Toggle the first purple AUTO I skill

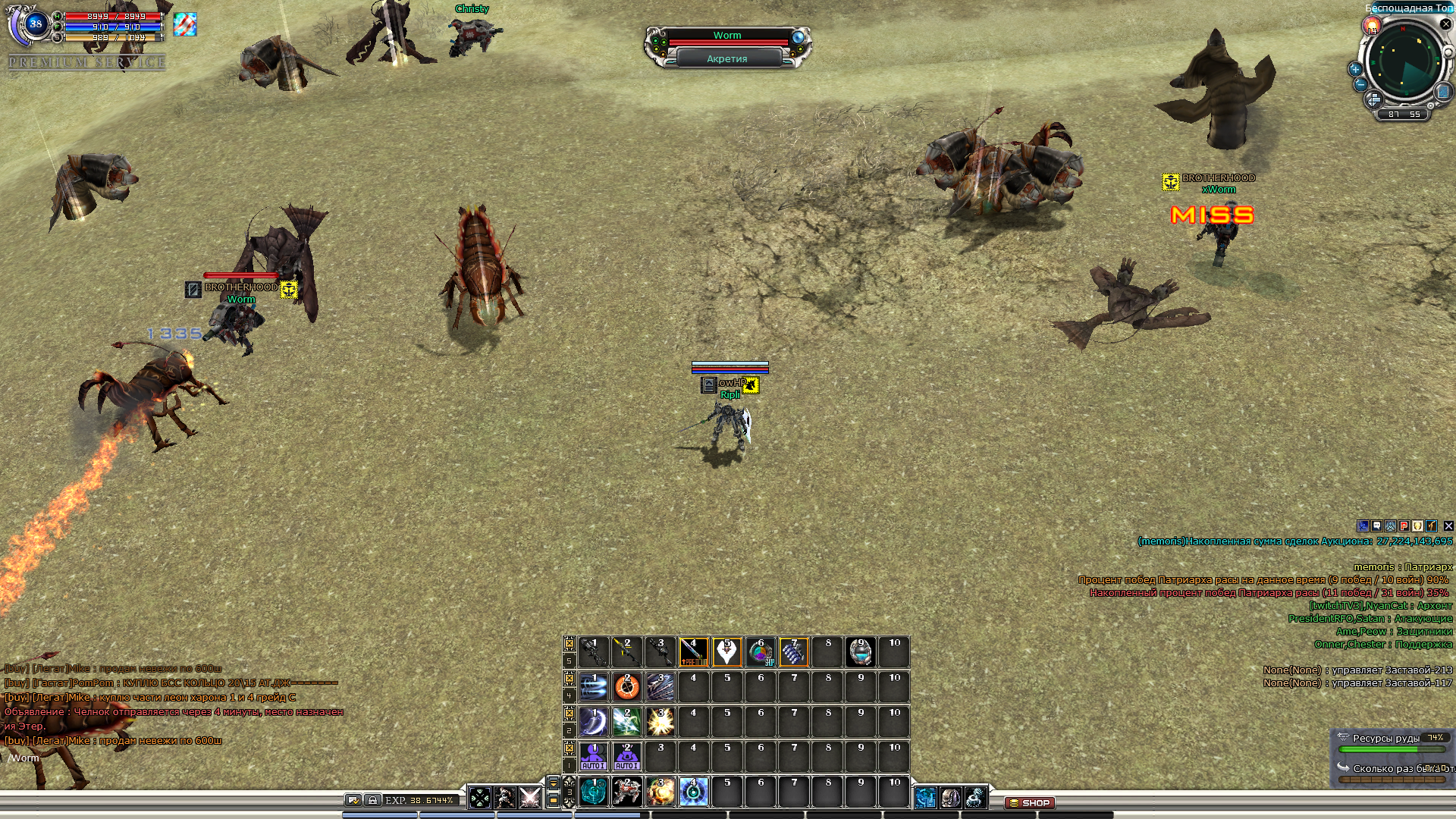click(593, 757)
